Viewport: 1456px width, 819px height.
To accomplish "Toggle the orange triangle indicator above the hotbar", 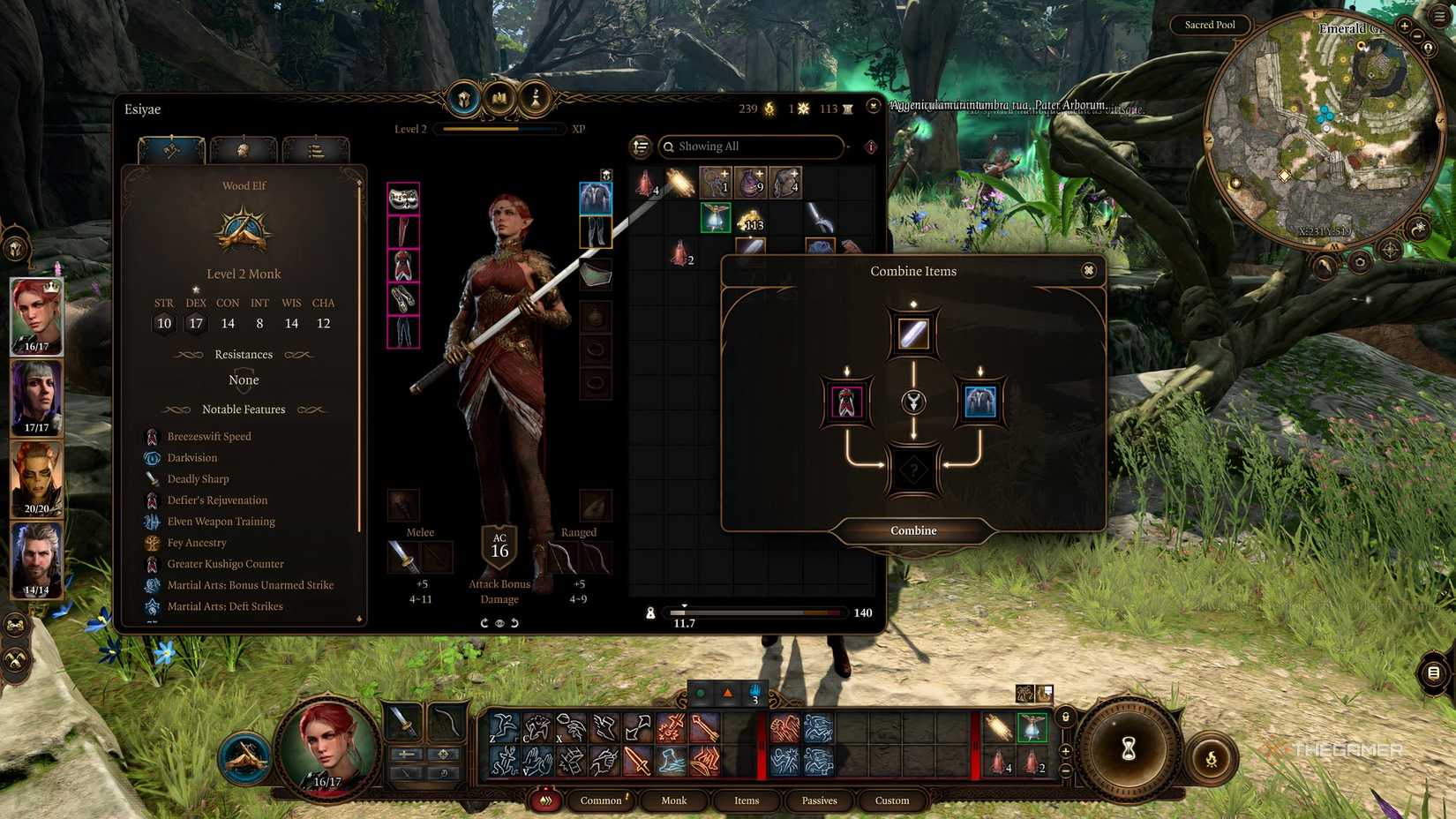I will [x=728, y=693].
